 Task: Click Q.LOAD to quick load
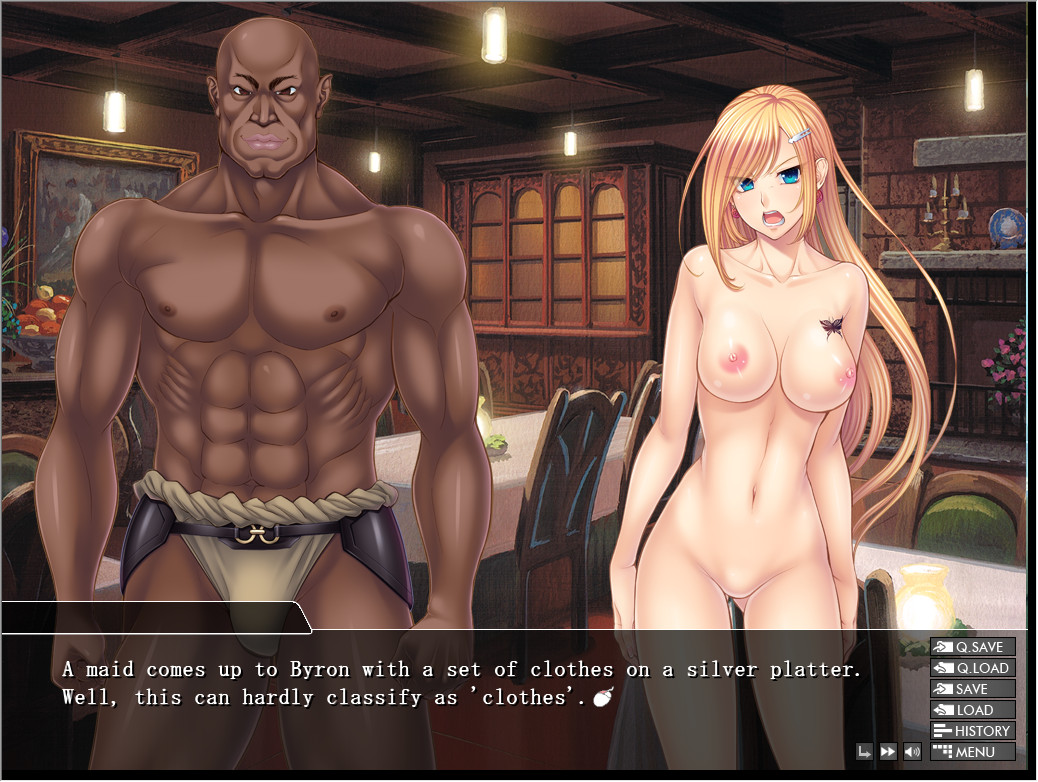click(x=972, y=668)
